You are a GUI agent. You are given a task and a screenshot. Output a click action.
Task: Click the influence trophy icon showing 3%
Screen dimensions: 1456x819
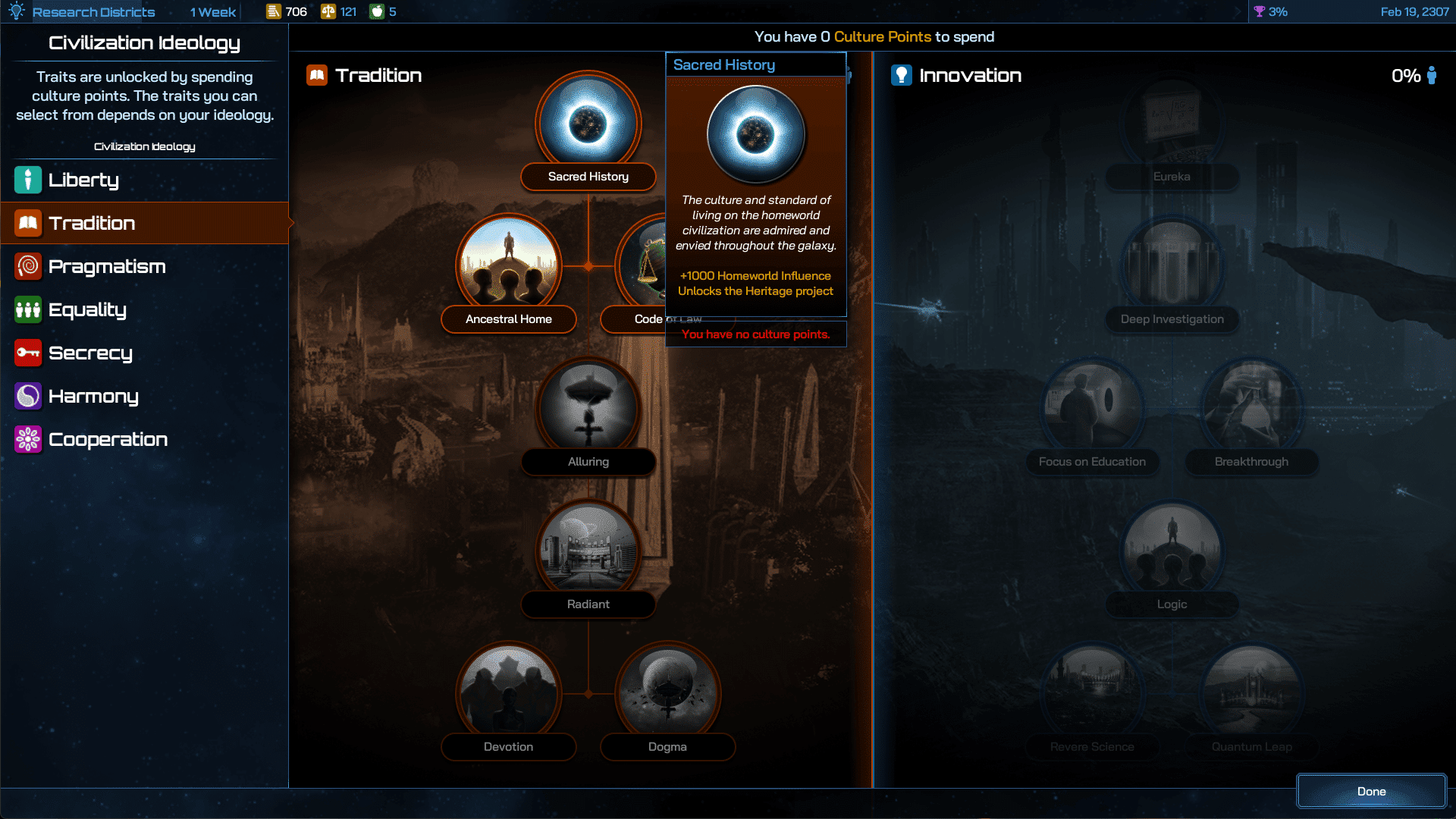pos(1260,11)
